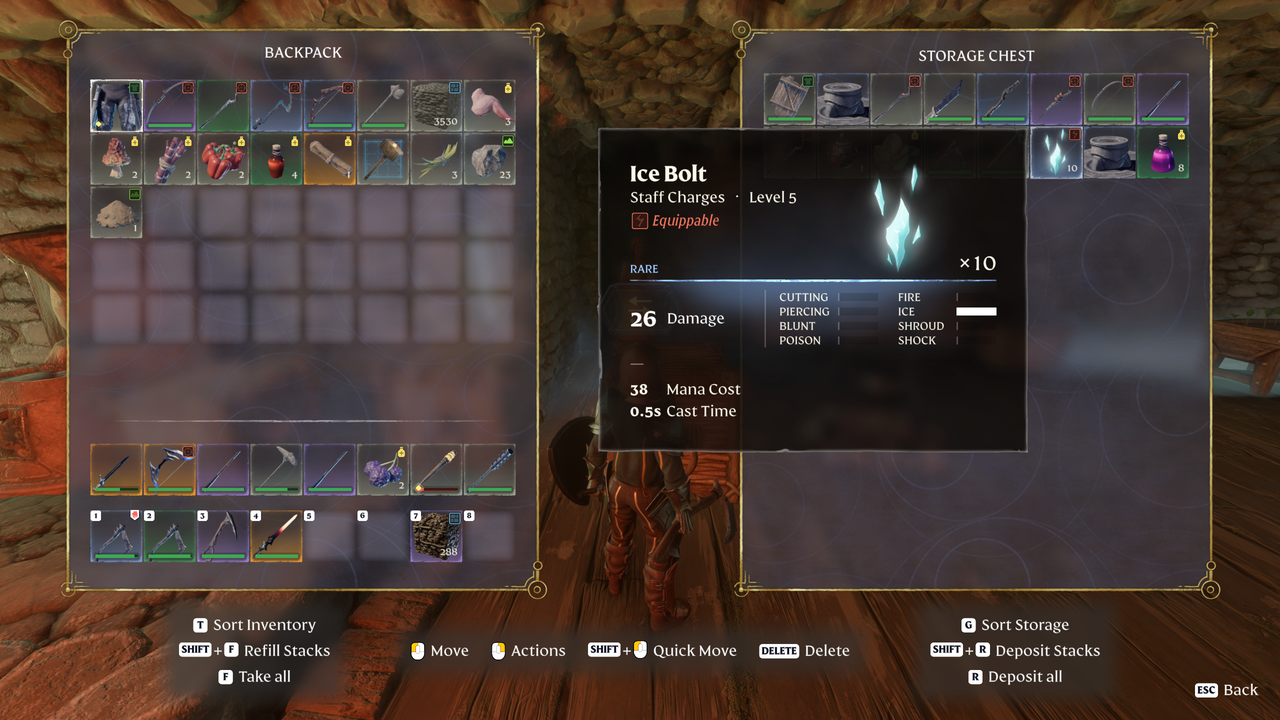The height and width of the screenshot is (720, 1280).
Task: Click the leg armor in the backpack's first slot
Action: [x=116, y=105]
